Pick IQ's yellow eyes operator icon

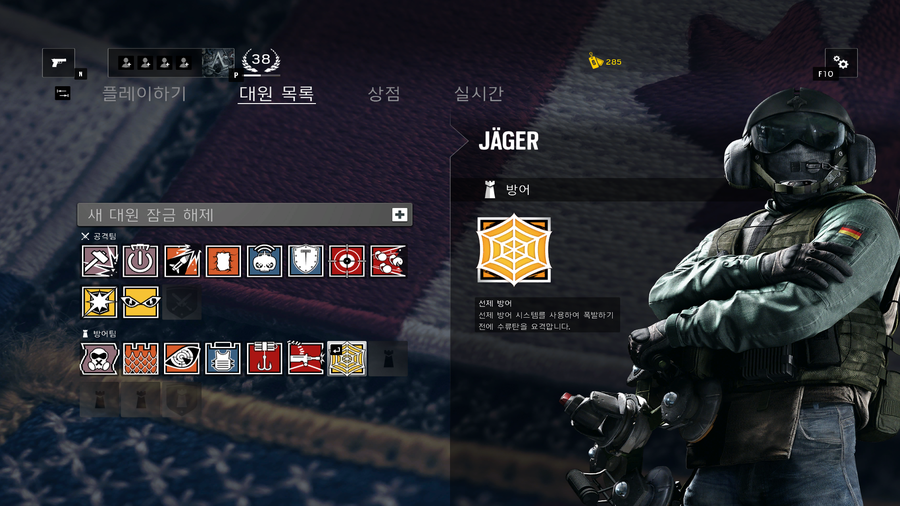pos(141,302)
